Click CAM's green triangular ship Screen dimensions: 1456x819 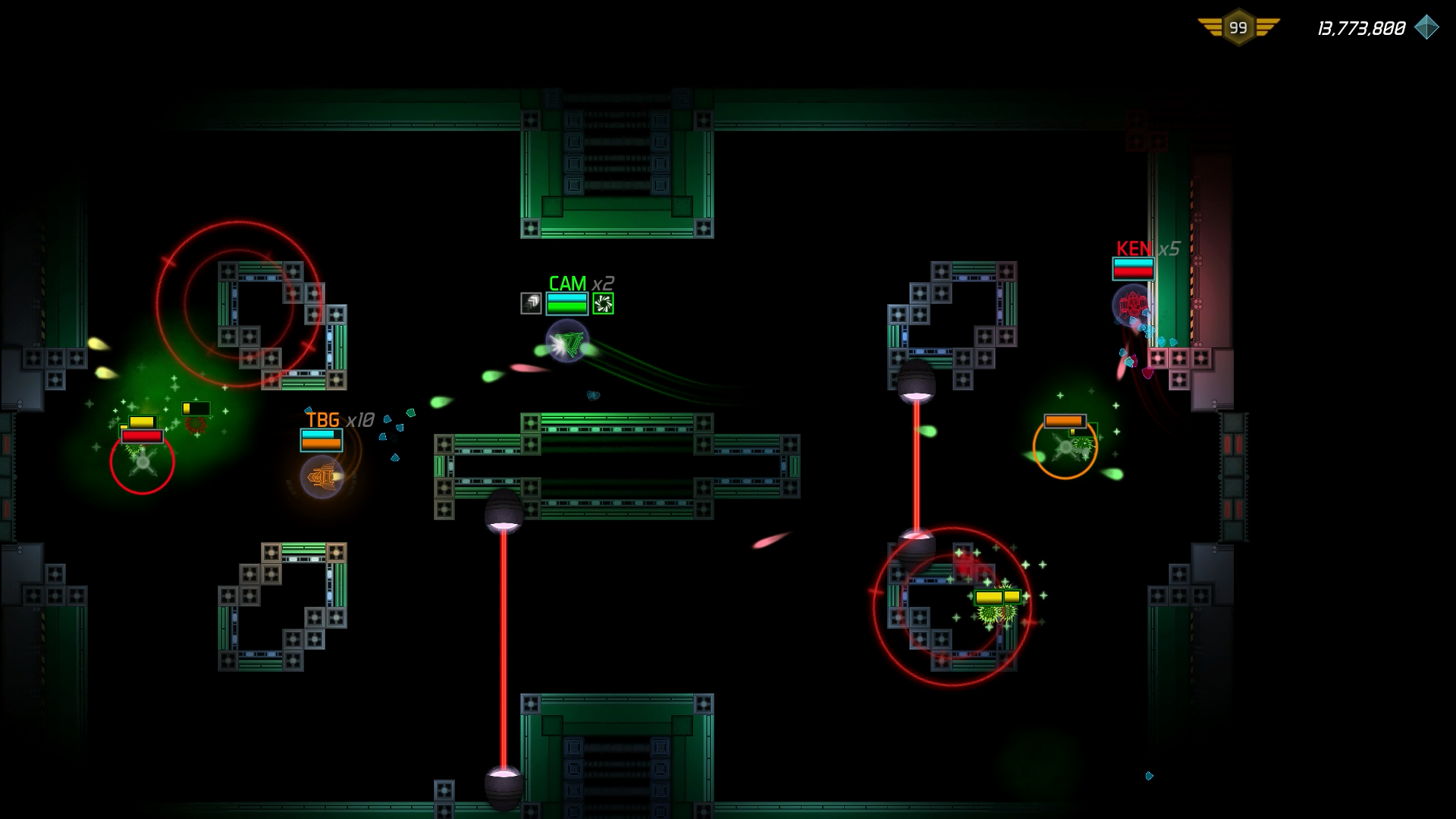tap(566, 346)
